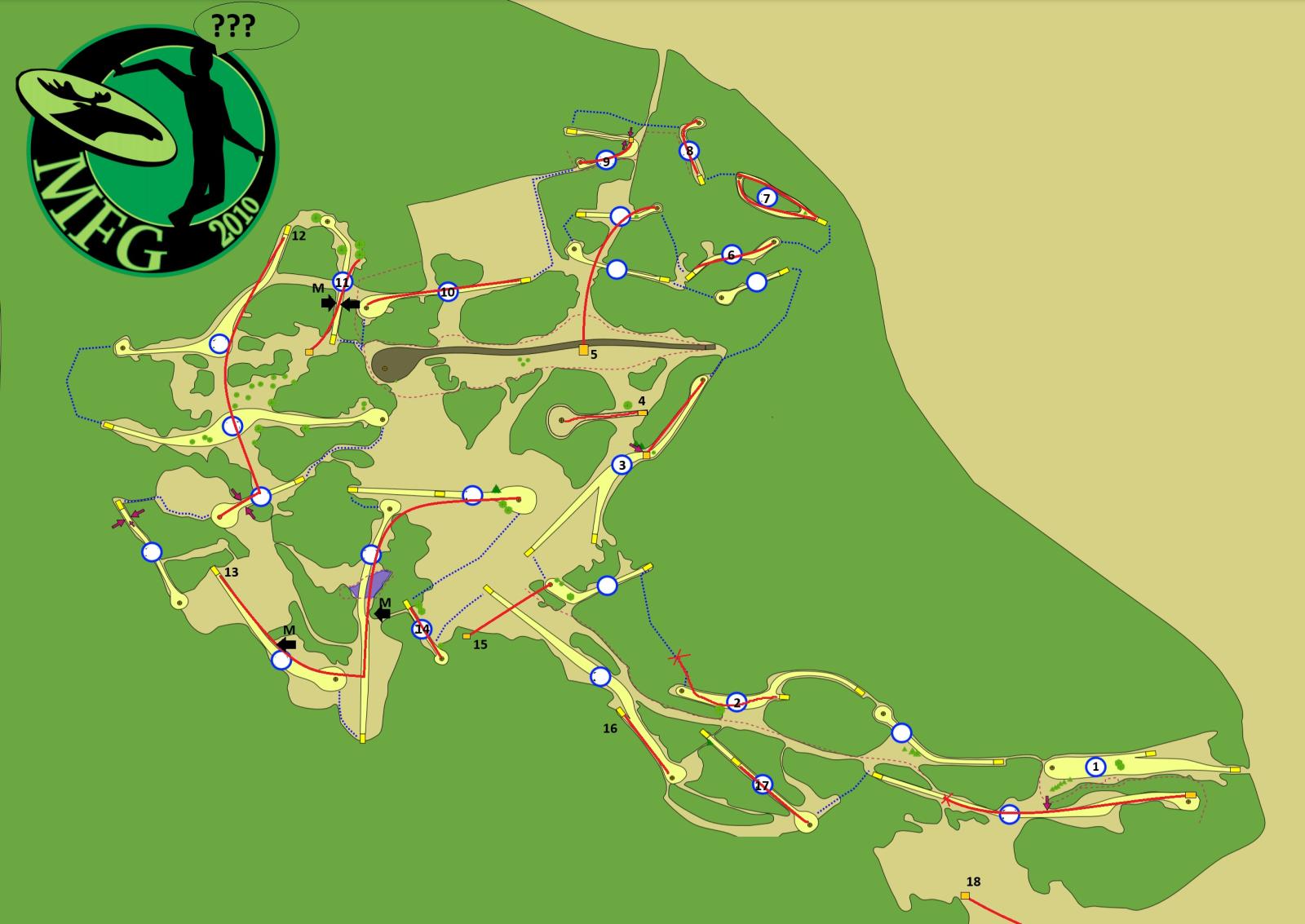
Task: Select the hole 6 map marker
Action: click(x=731, y=255)
